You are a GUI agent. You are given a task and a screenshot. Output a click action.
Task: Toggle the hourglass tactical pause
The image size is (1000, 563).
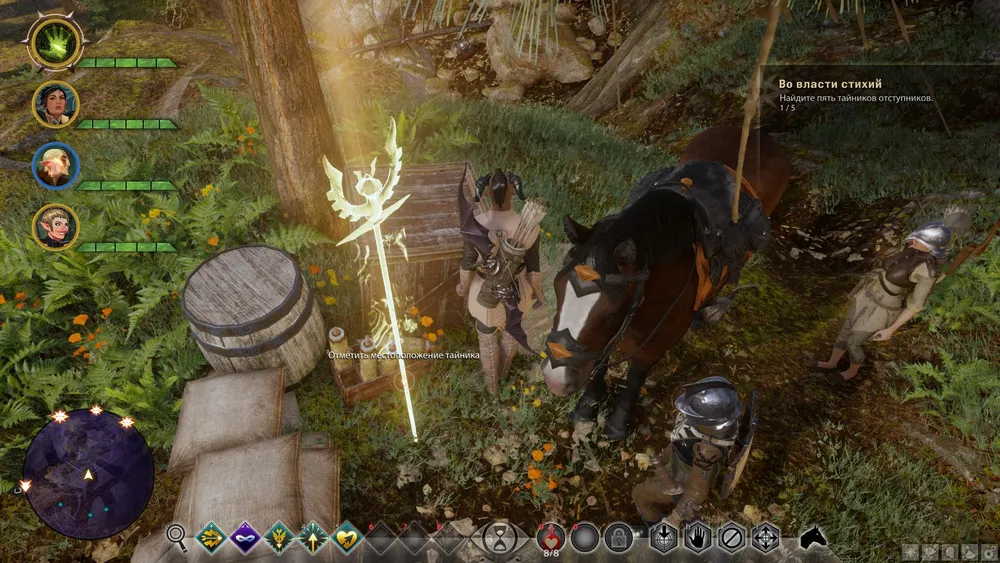point(498,538)
